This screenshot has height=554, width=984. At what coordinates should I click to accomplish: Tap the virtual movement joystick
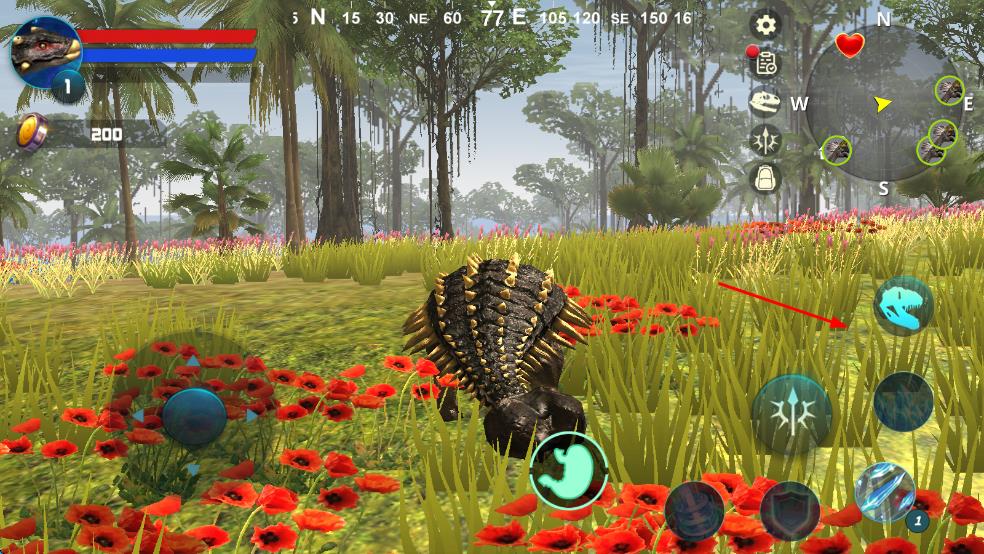pos(194,416)
